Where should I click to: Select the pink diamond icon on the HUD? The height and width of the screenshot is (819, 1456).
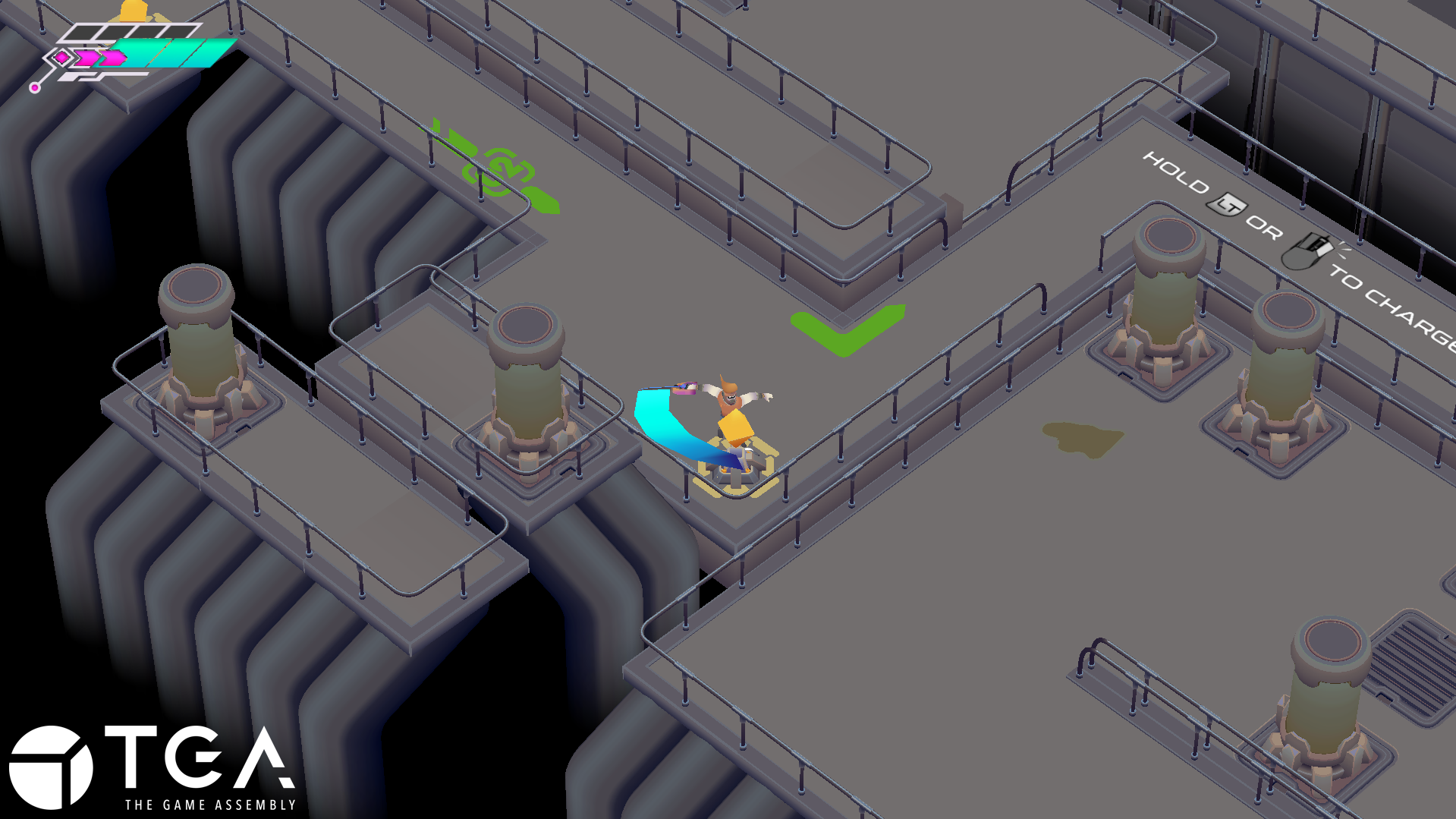(61, 58)
